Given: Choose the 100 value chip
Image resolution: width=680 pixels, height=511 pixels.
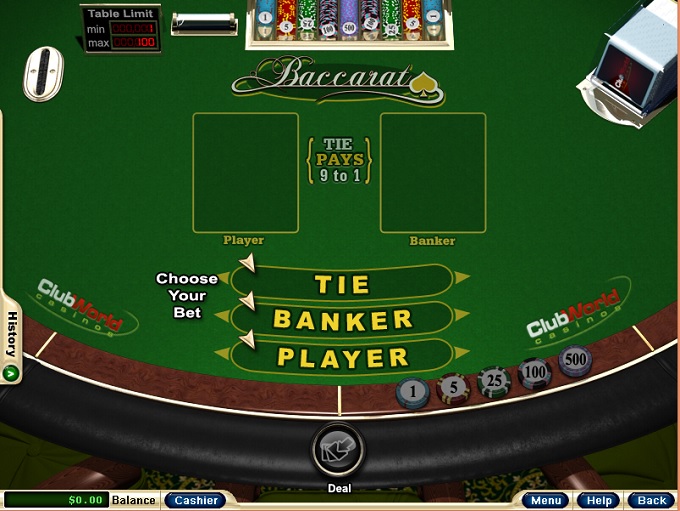Looking at the screenshot, I should tap(535, 373).
